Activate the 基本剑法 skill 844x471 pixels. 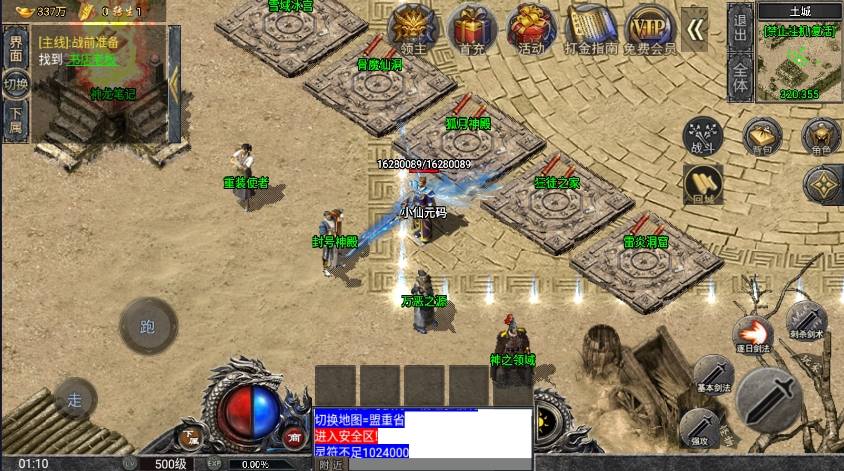[x=713, y=374]
